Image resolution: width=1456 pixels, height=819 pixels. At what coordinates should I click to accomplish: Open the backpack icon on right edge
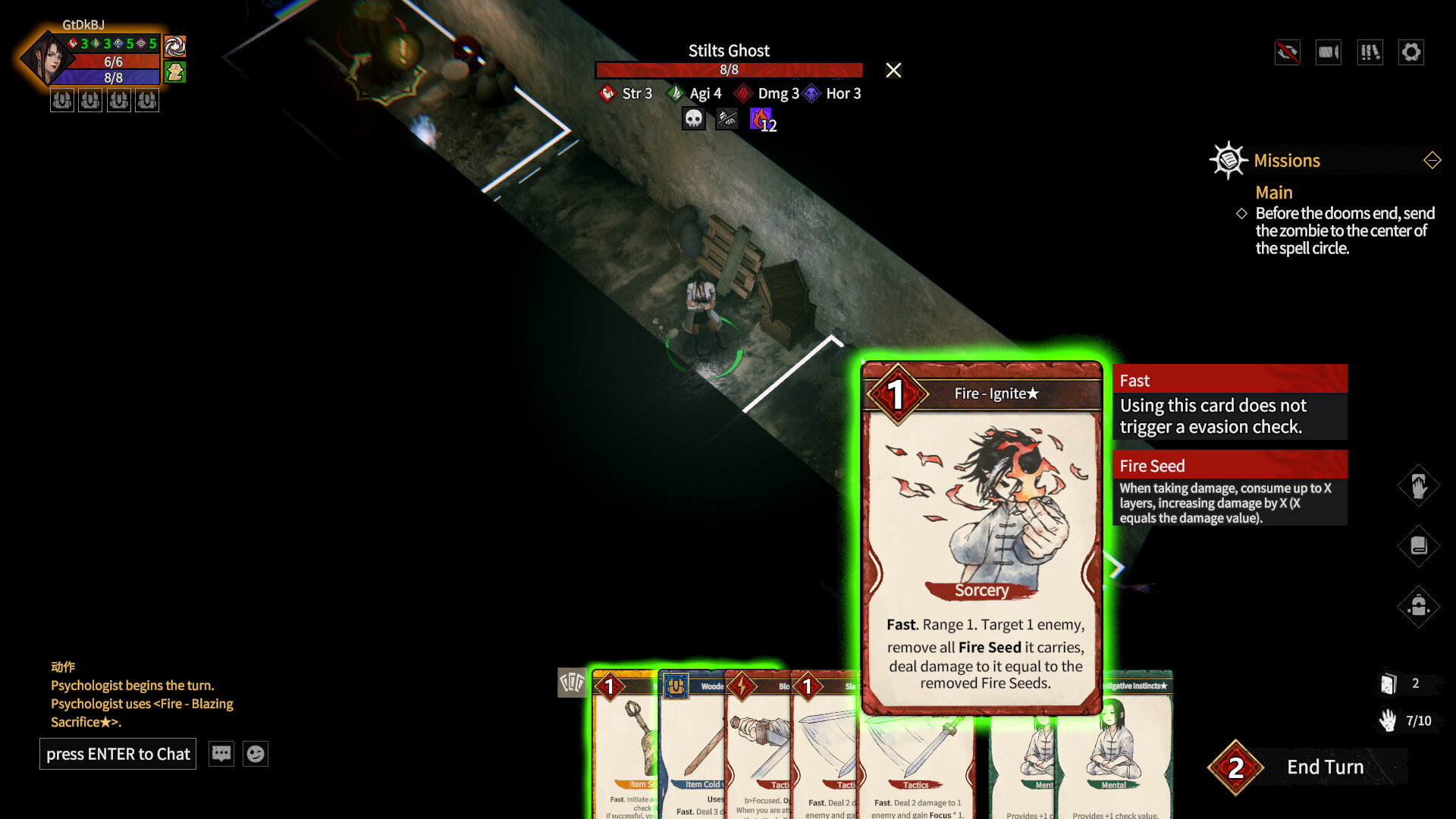pos(1419,607)
